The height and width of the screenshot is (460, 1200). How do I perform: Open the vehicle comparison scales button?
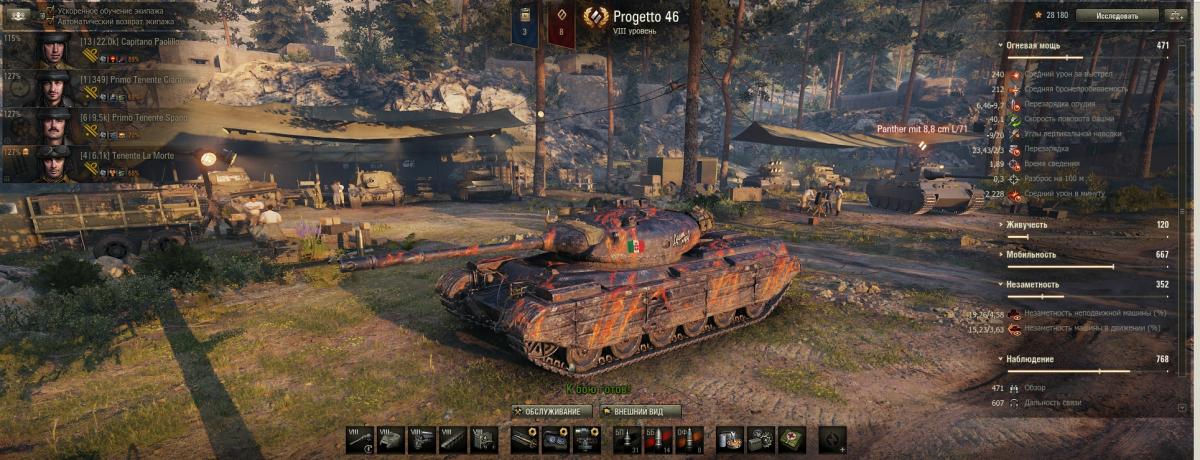[x=1176, y=16]
